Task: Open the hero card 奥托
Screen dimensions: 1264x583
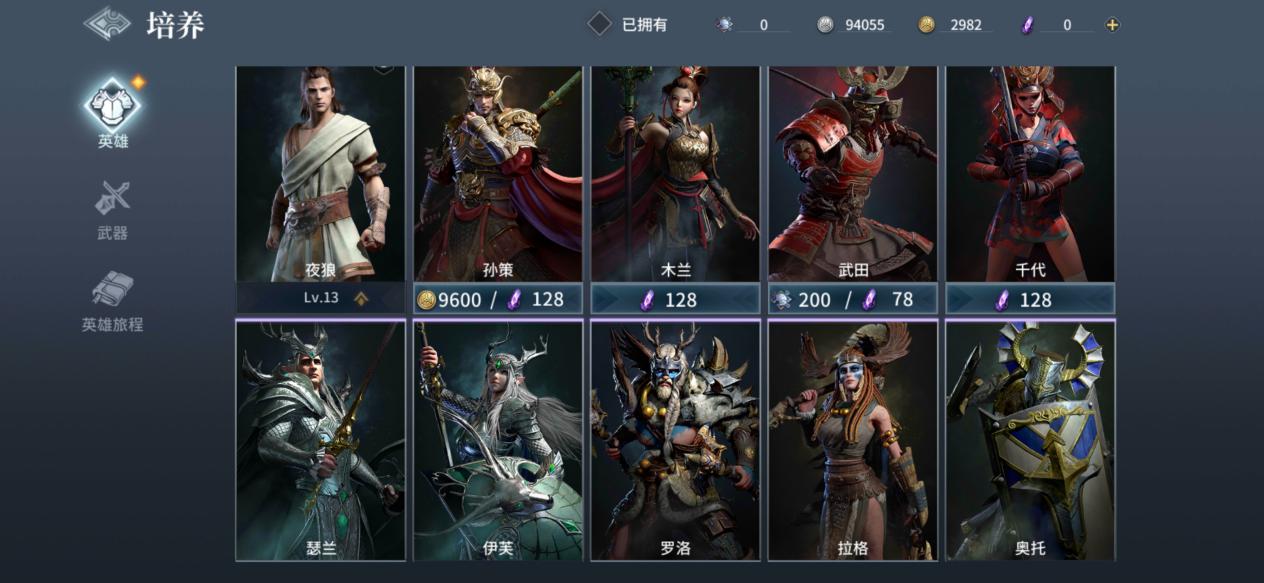Action: 1030,440
